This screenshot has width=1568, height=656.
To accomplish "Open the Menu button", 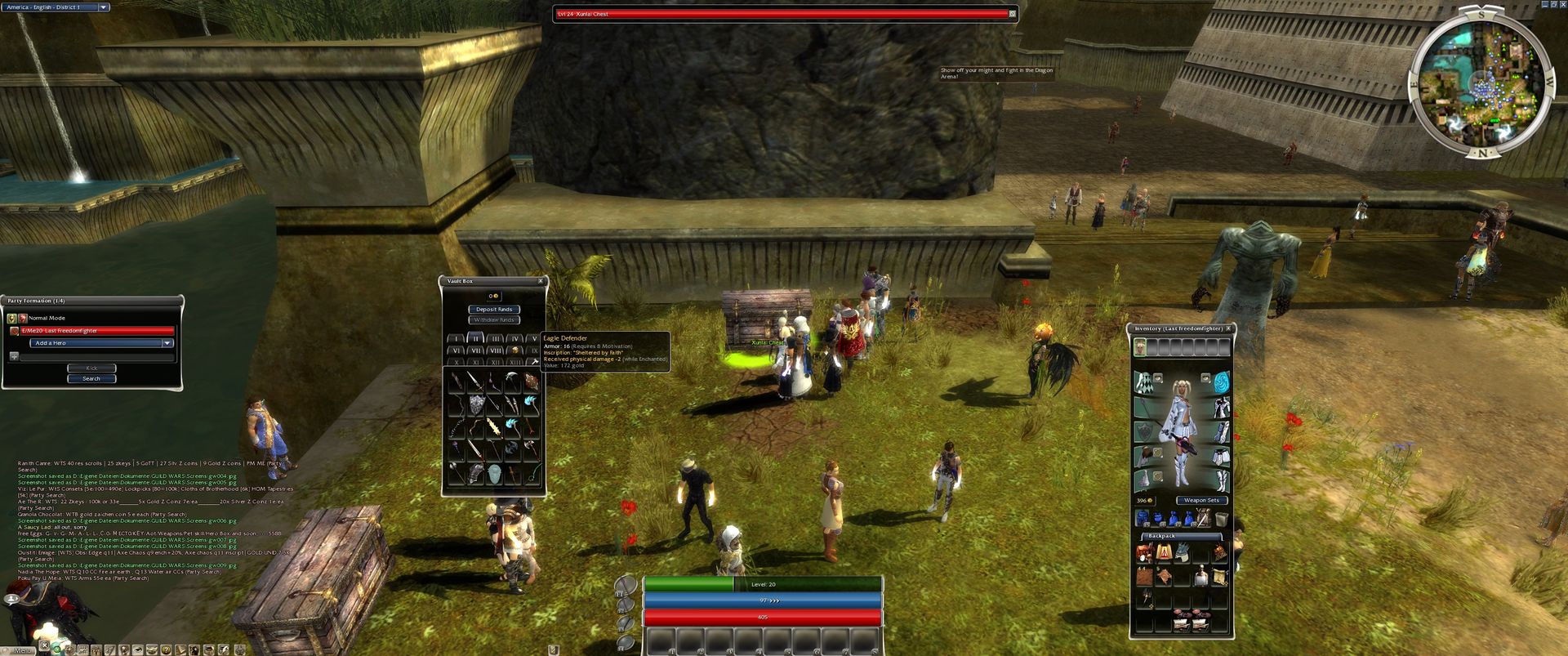I will coord(22,650).
